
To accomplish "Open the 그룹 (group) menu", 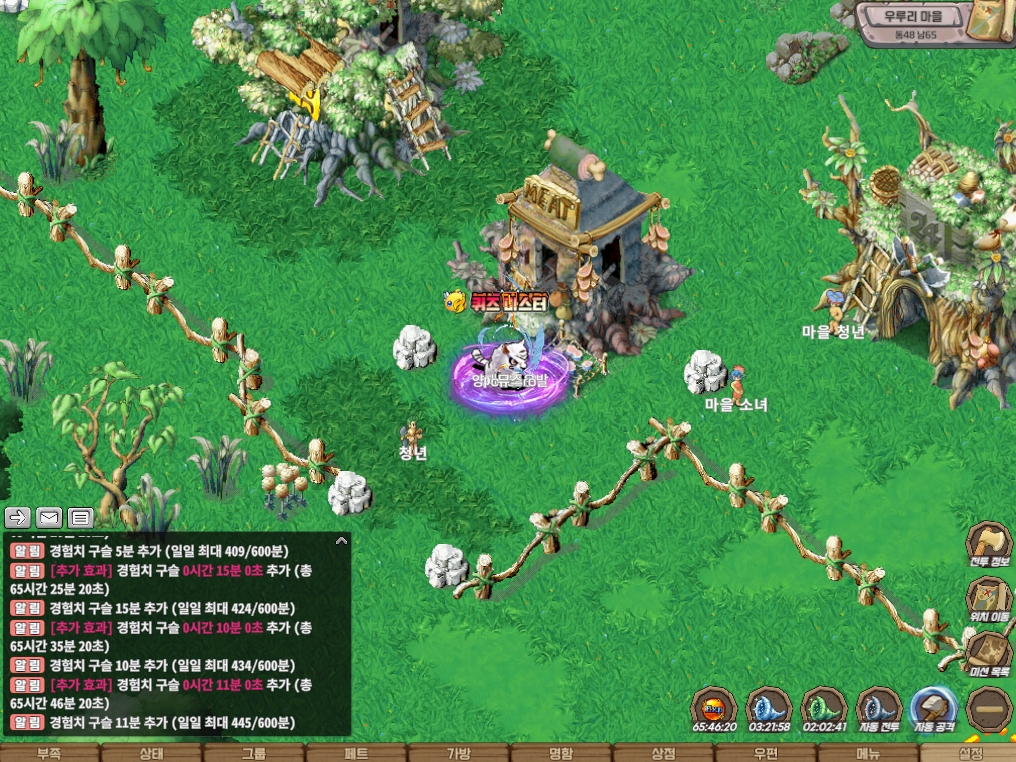I will point(253,753).
